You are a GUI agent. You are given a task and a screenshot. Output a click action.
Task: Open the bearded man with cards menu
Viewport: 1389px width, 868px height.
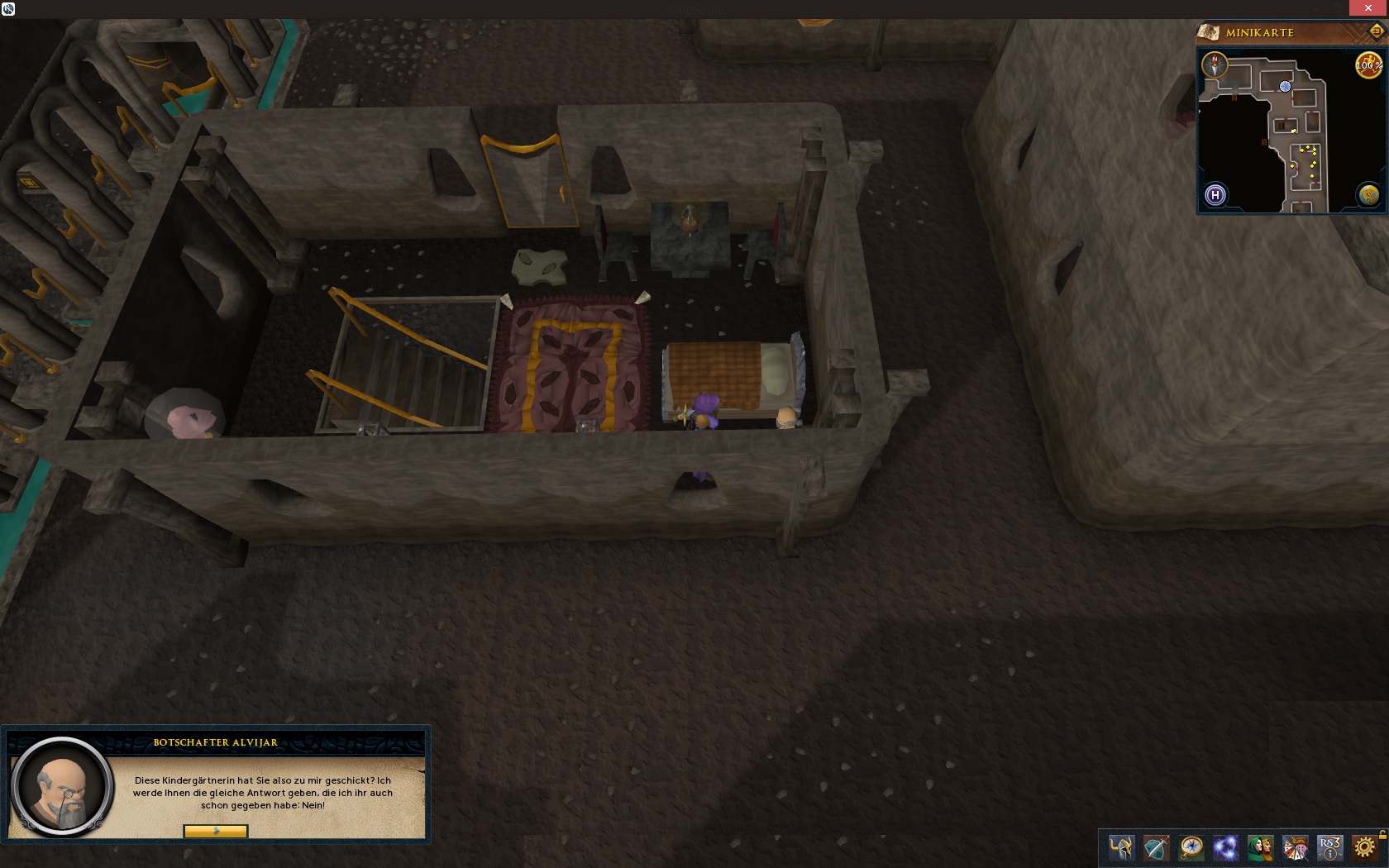click(1295, 848)
